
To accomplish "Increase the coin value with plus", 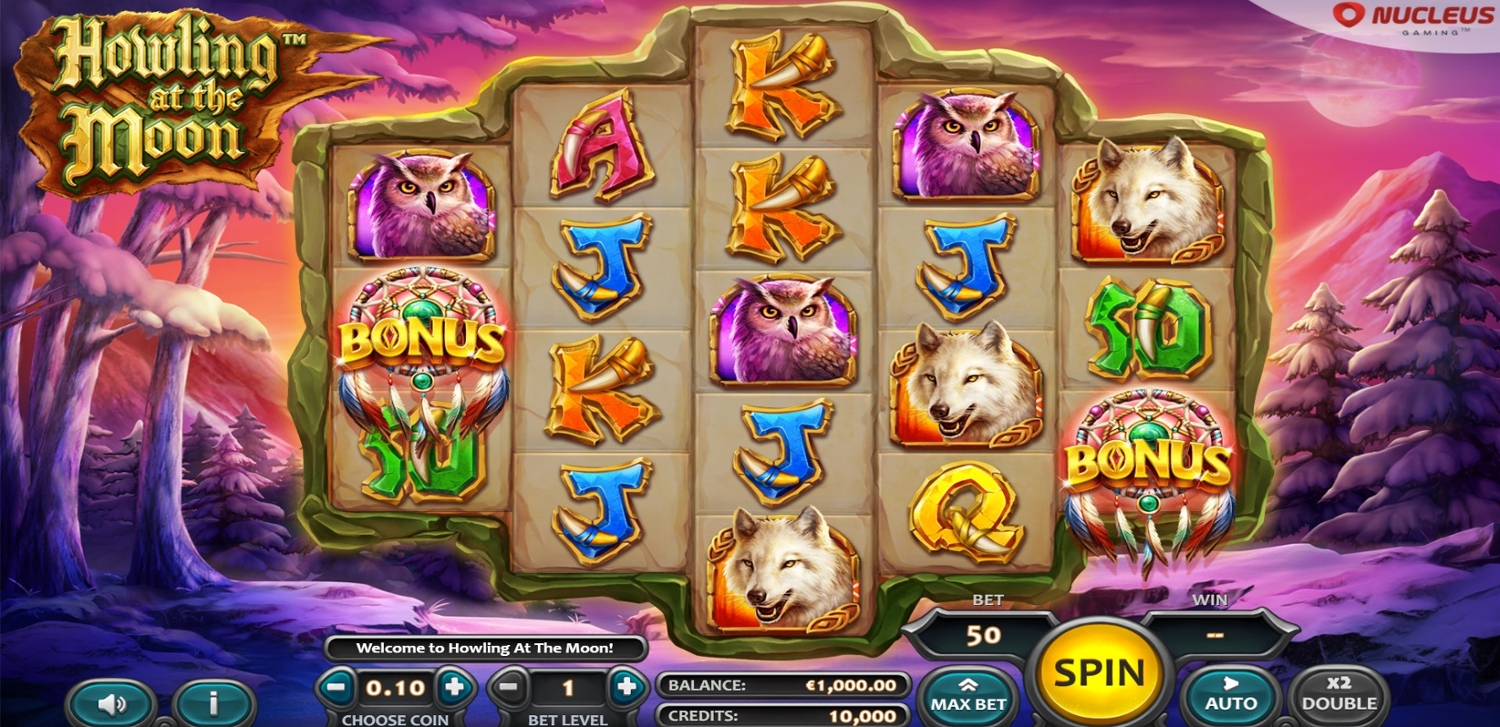I will click(x=454, y=687).
